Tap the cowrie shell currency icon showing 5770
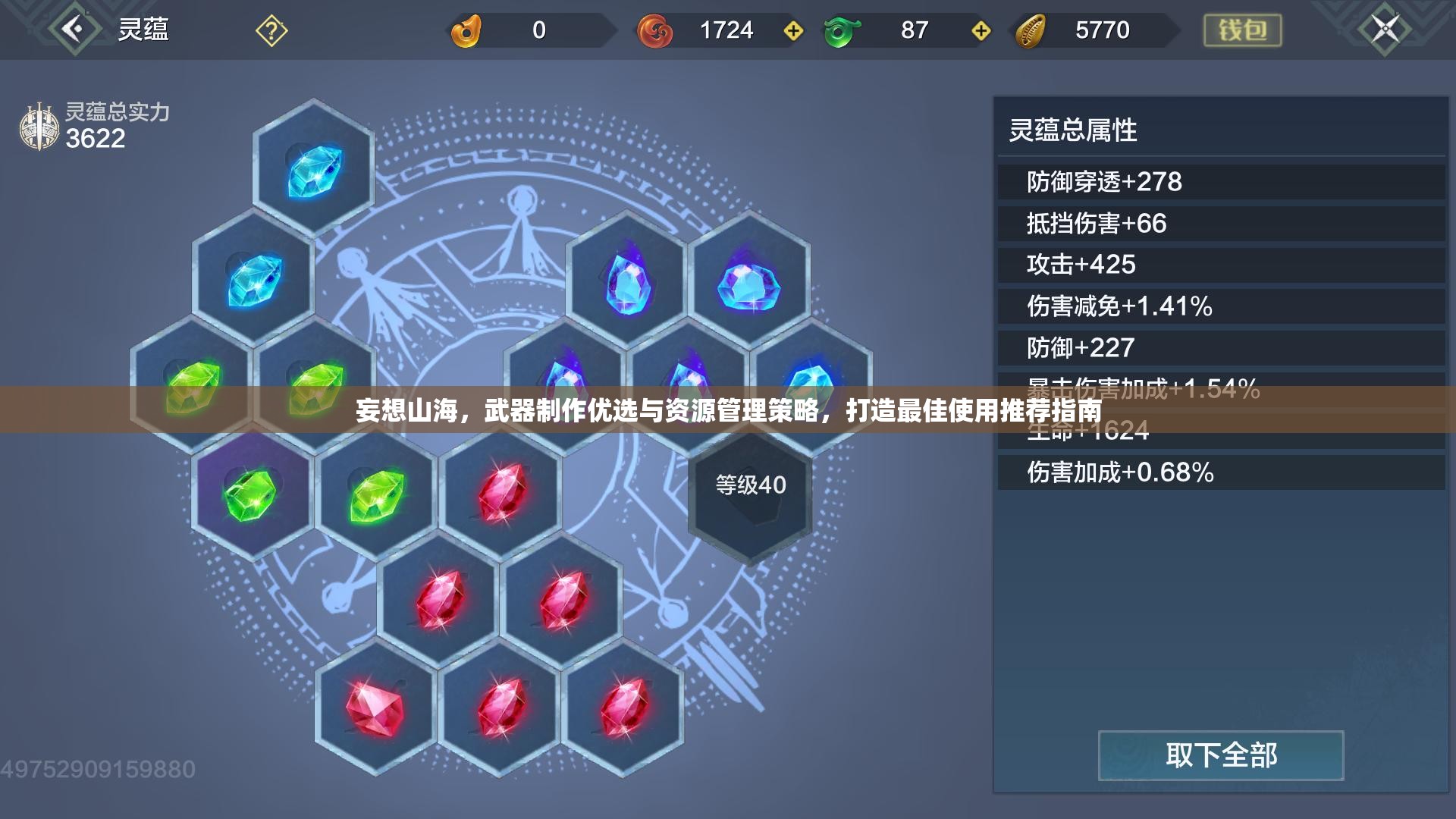 click(x=1031, y=29)
